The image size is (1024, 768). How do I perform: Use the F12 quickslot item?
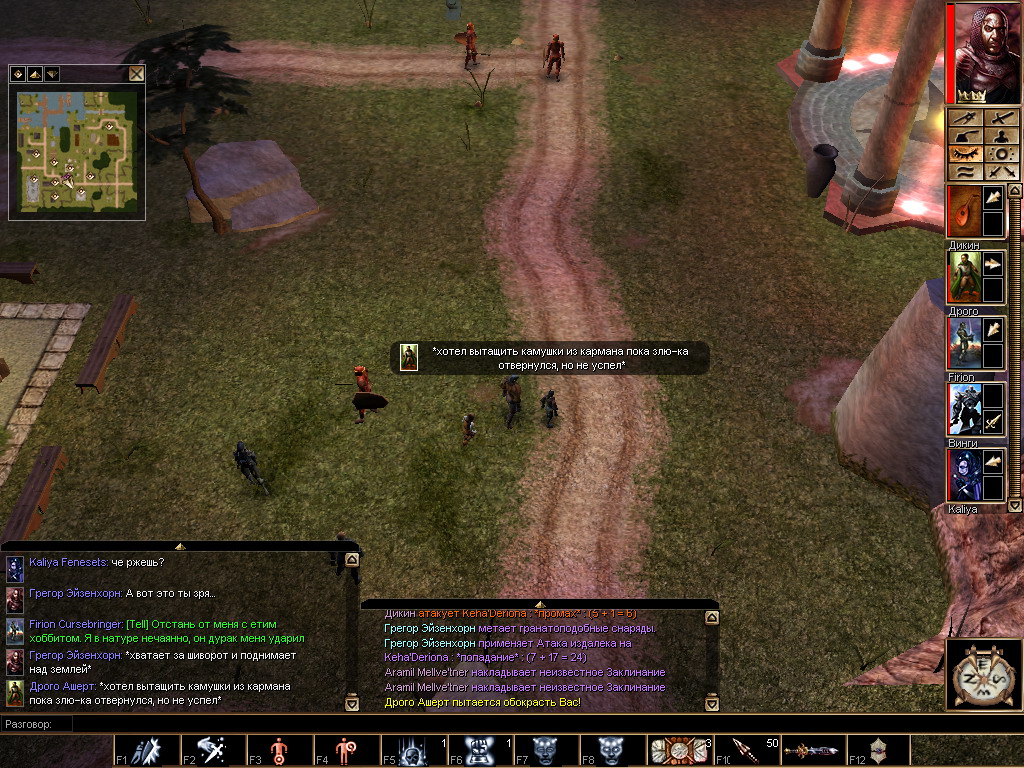tap(880, 750)
